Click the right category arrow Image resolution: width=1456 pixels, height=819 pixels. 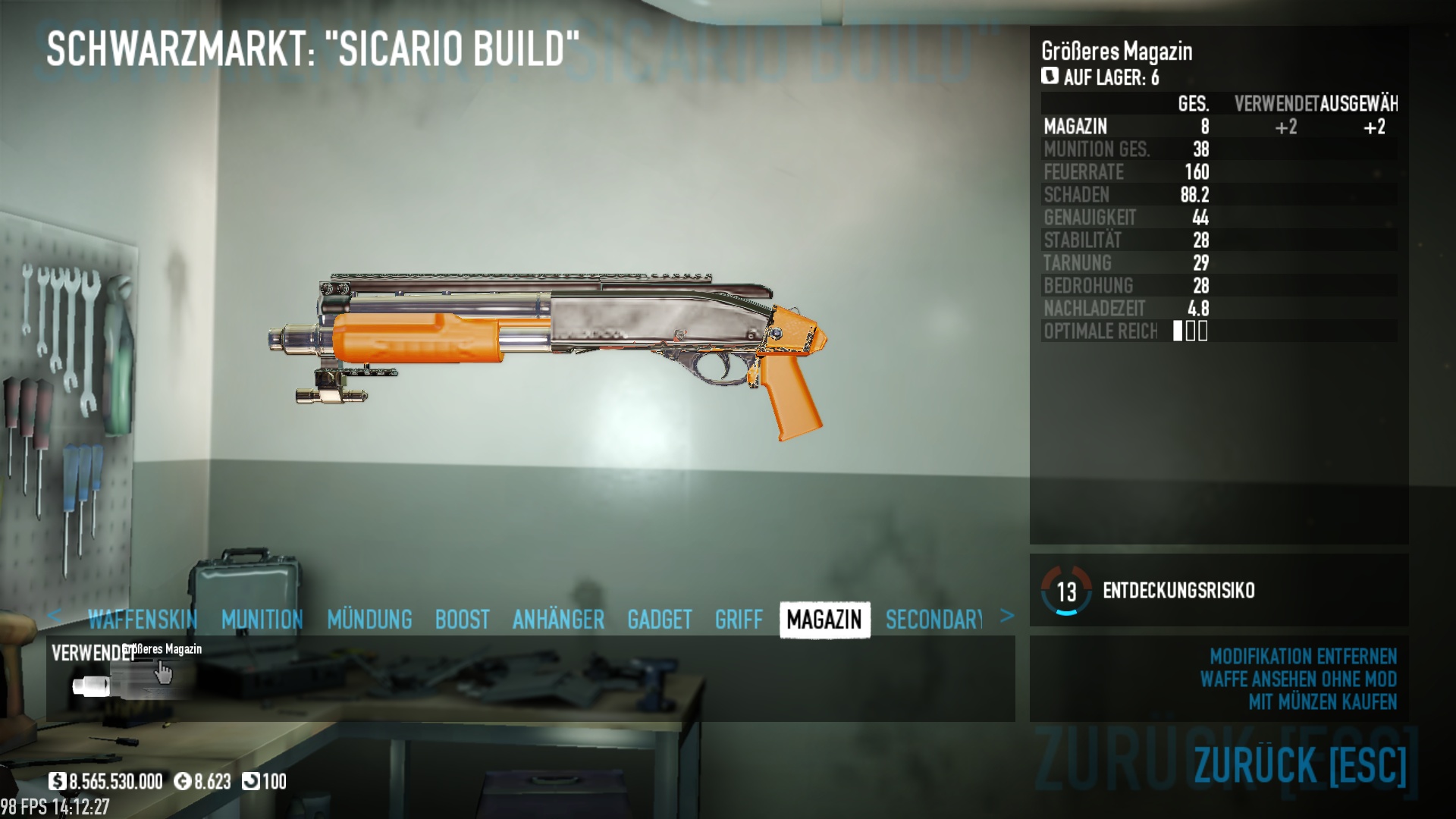pyautogui.click(x=1006, y=616)
